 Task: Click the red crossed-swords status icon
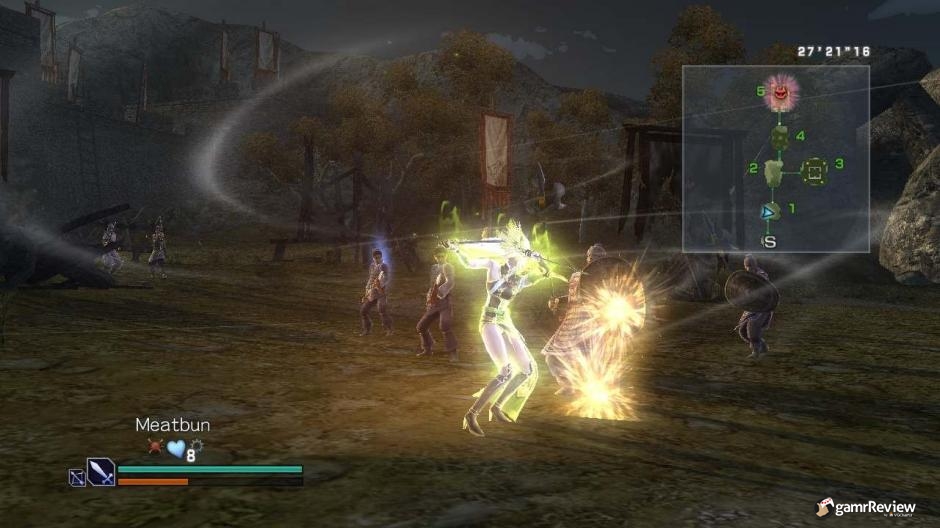click(x=155, y=447)
